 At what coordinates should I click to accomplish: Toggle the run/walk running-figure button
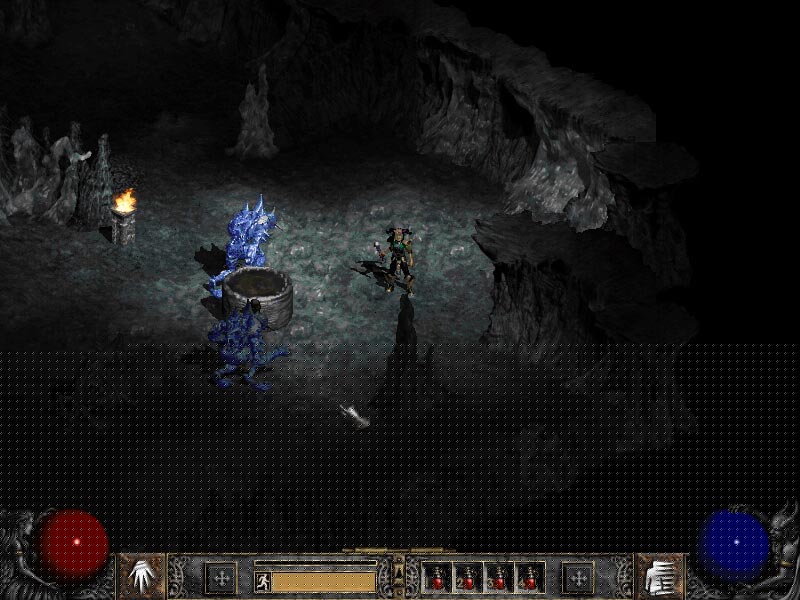pos(262,580)
